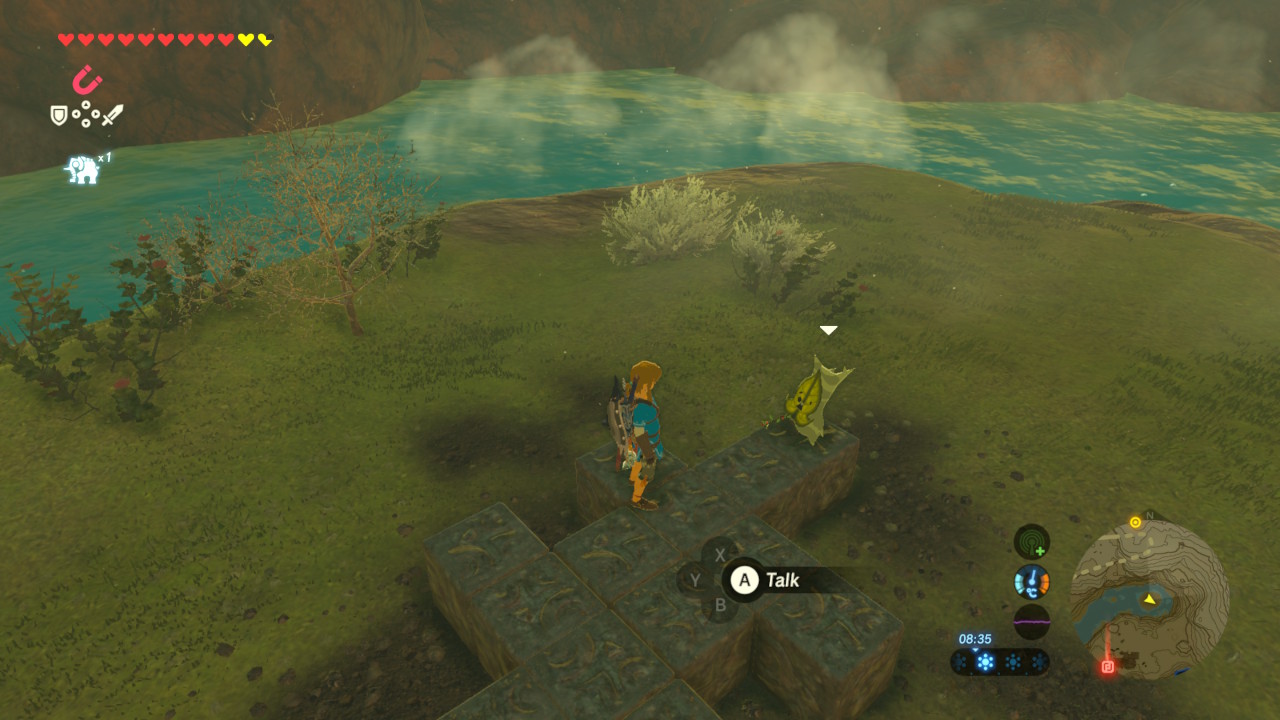Select the yellow objective ring on minimap
Viewport: 1280px width, 720px height.
1135,522
